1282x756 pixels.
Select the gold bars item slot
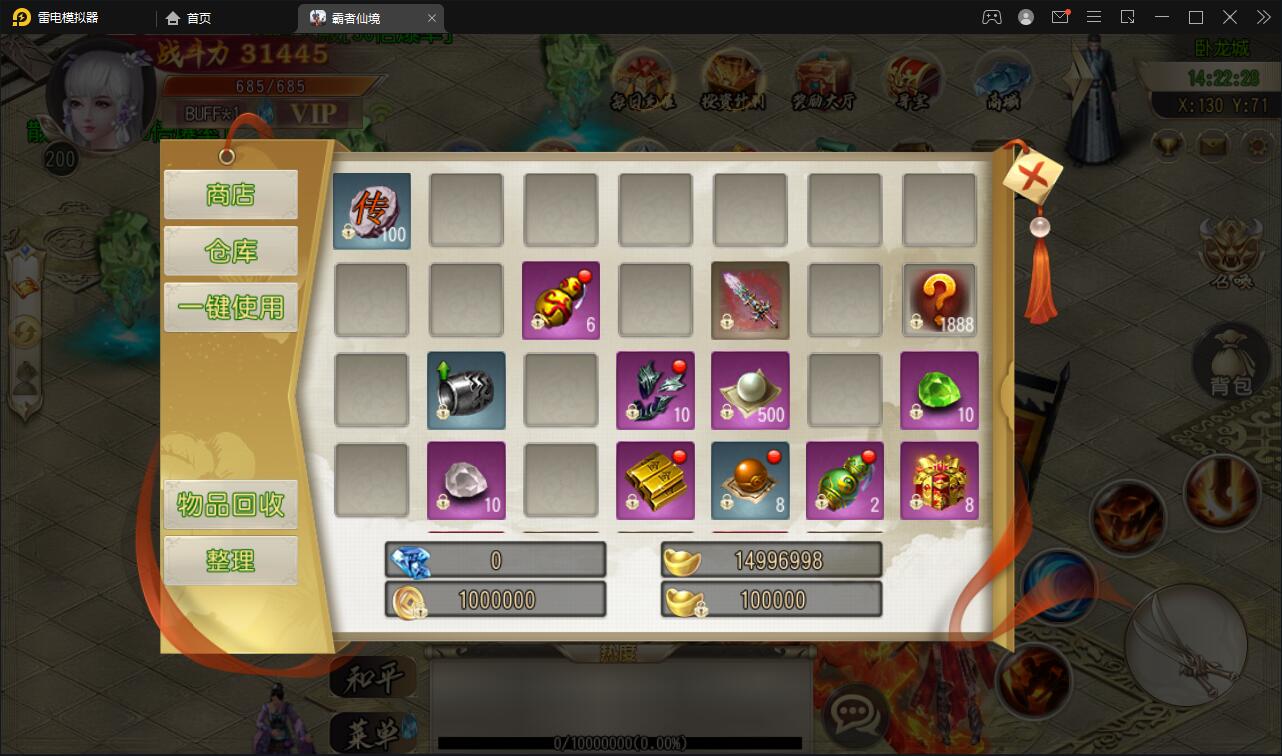tap(655, 480)
